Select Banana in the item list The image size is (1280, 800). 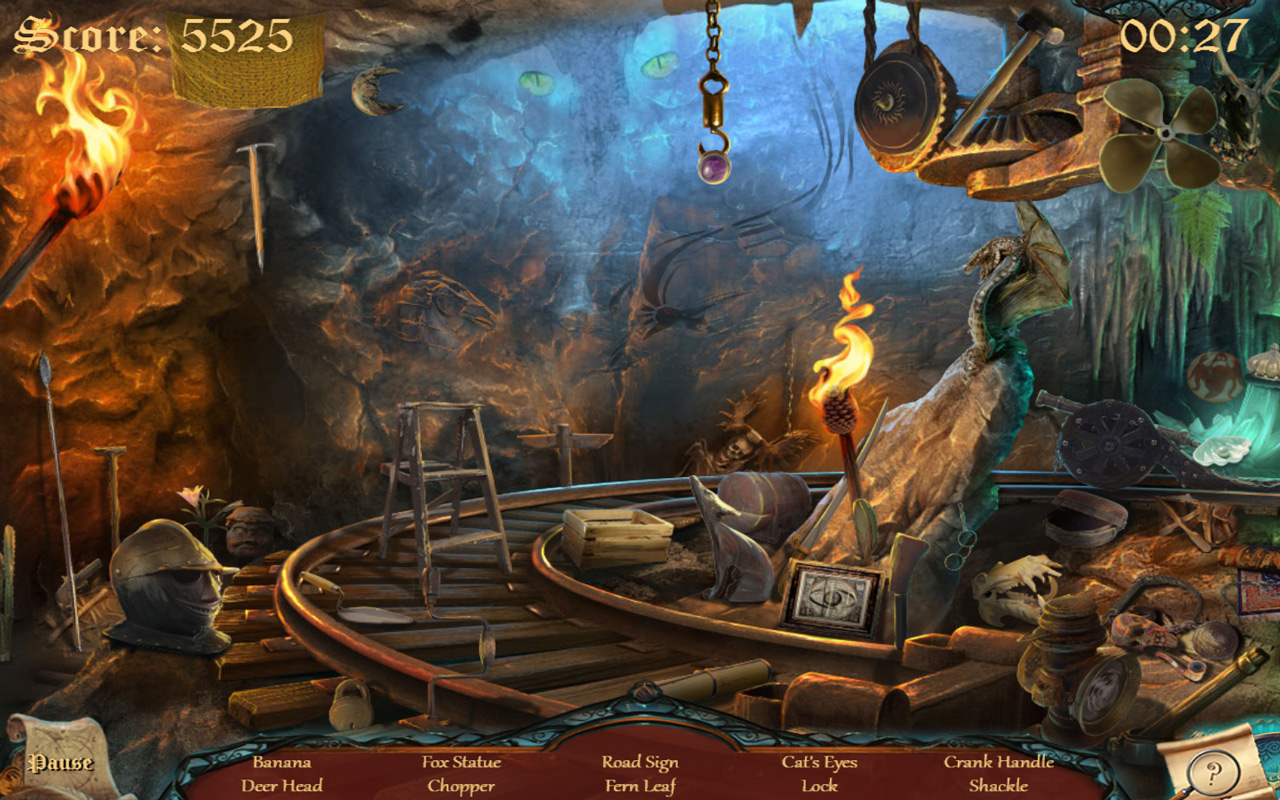coord(281,762)
